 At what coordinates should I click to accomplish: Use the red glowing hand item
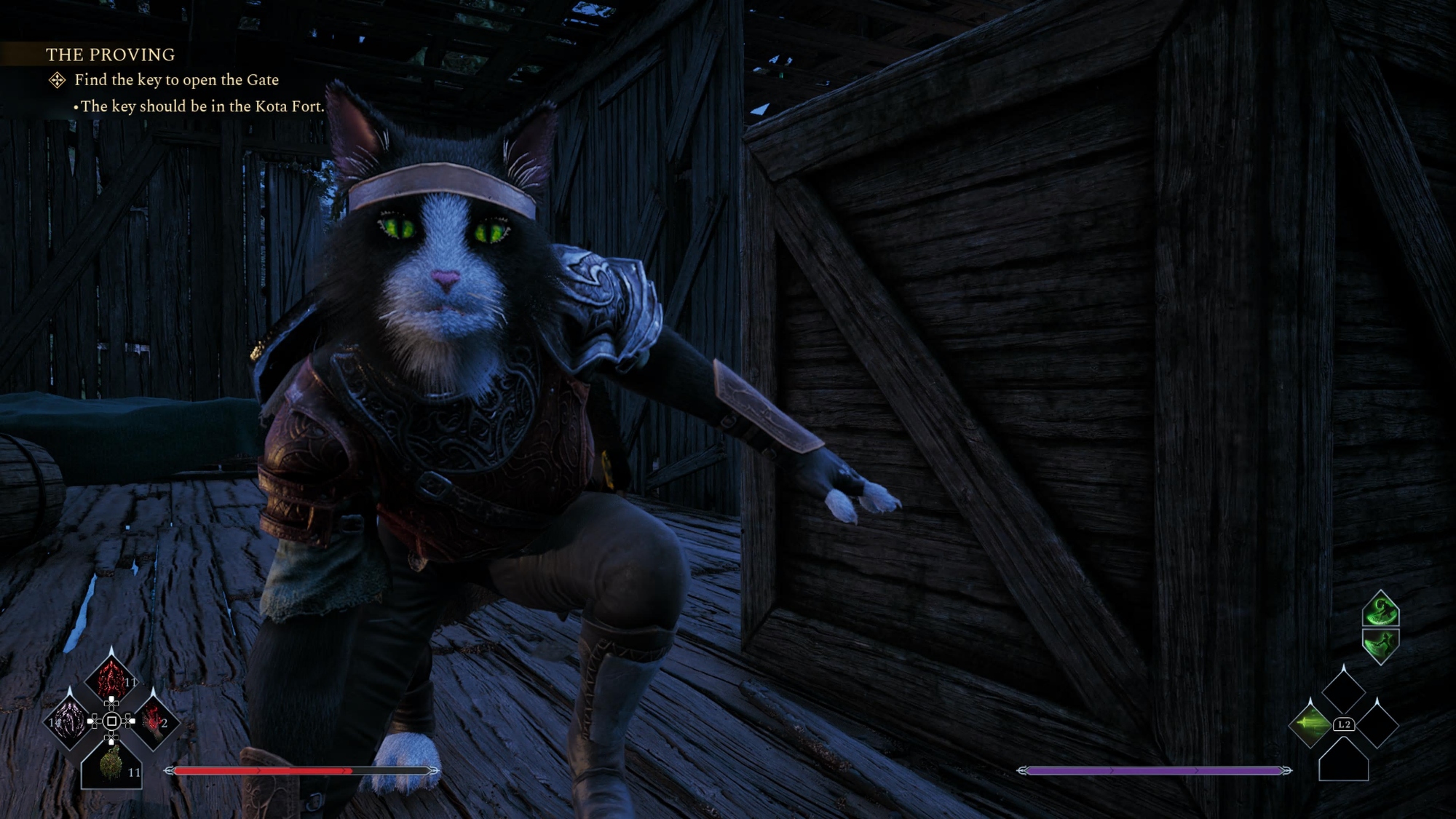(154, 721)
